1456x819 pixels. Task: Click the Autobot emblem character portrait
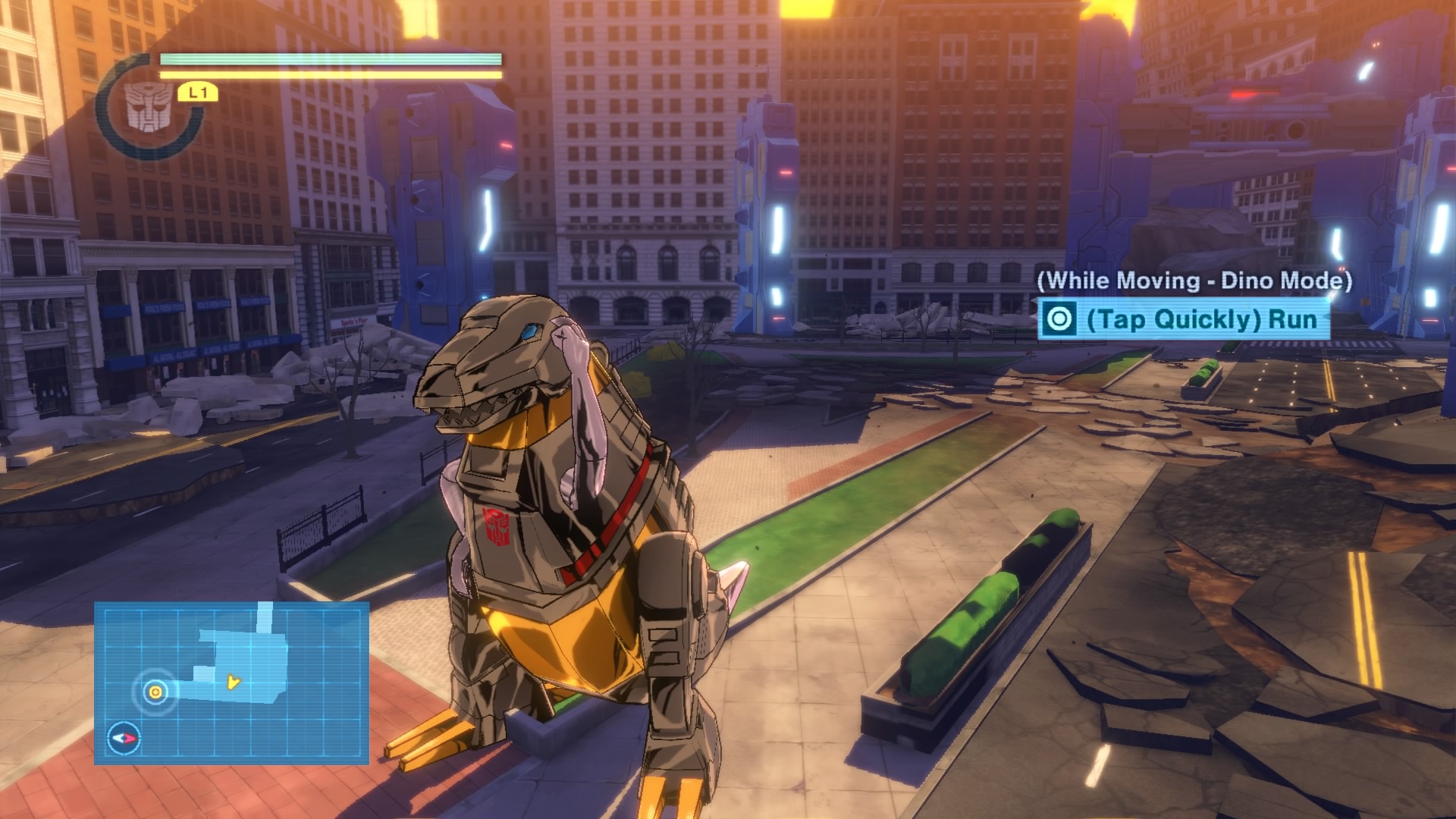click(148, 105)
